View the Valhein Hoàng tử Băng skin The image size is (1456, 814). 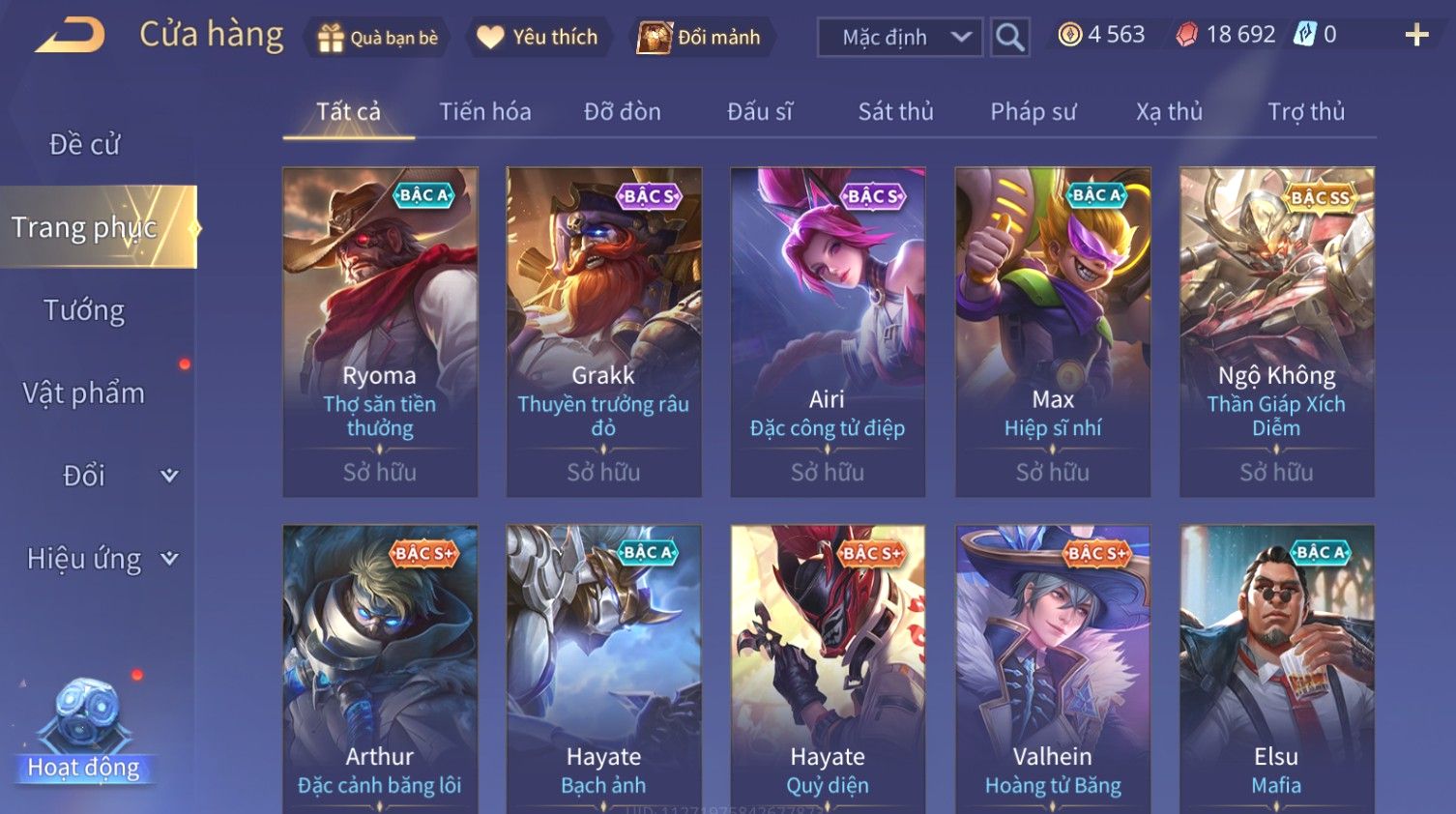pyautogui.click(x=1053, y=667)
